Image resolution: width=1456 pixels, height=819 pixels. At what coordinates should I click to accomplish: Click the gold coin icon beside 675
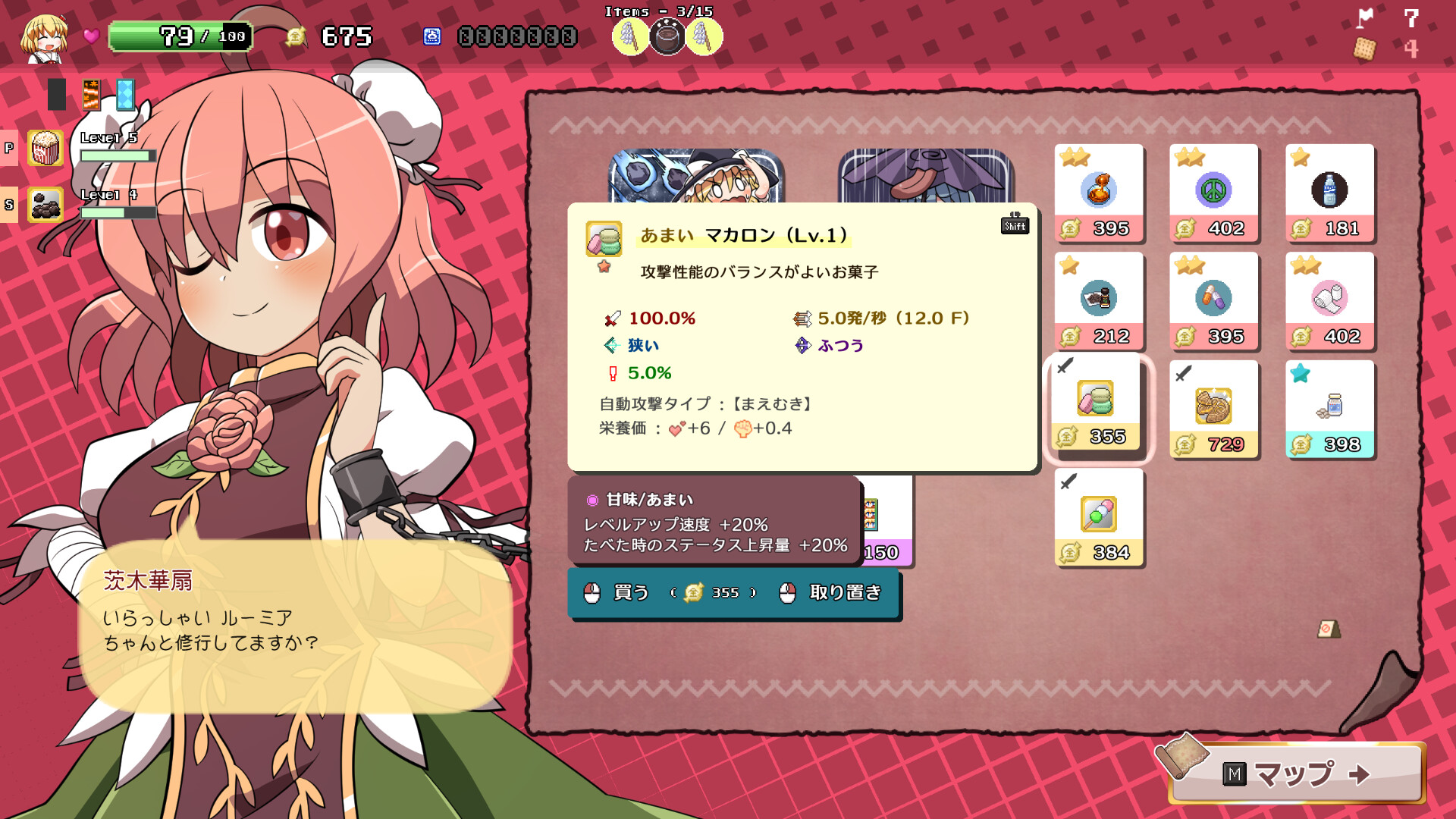[297, 36]
